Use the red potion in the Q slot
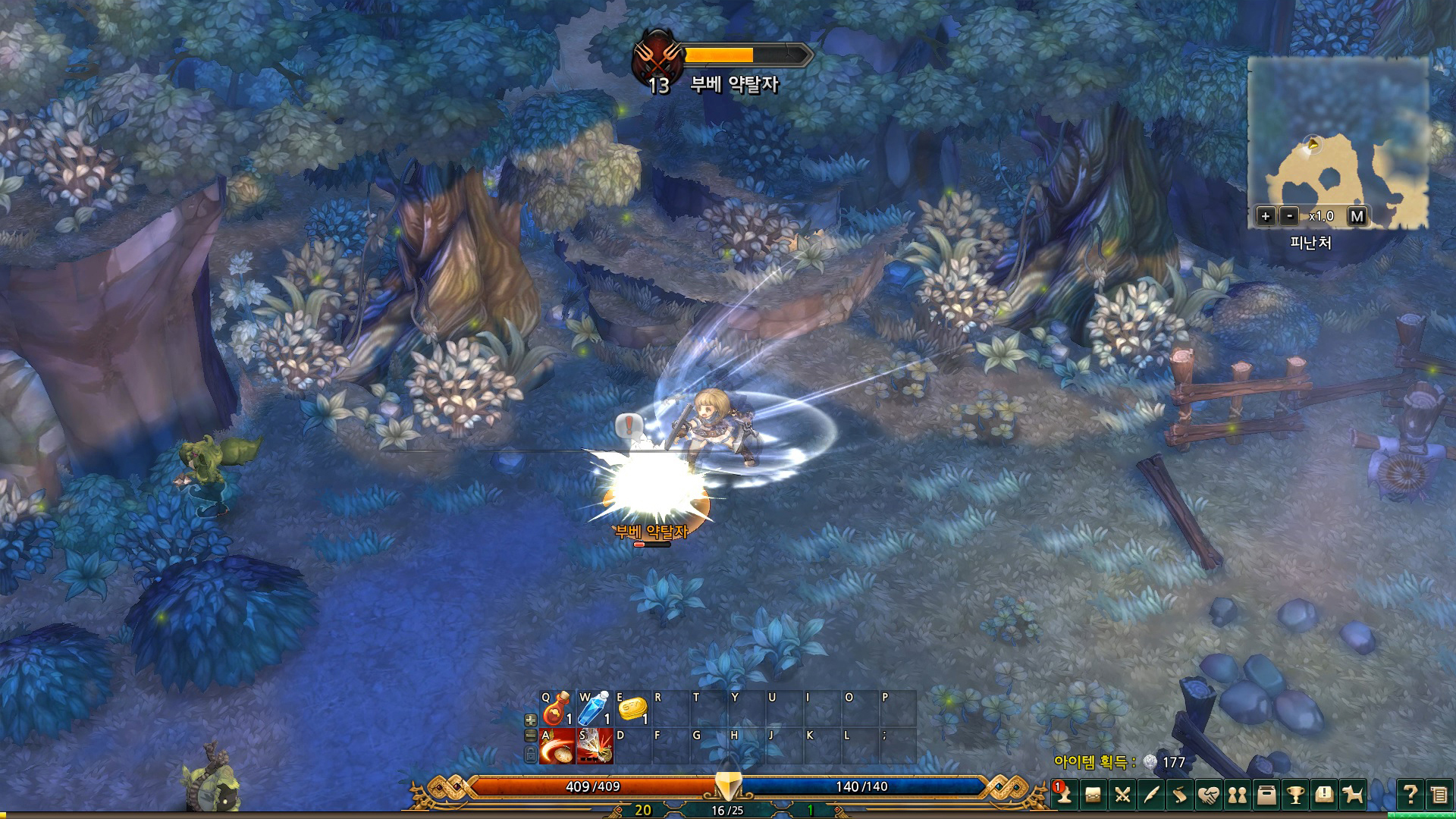Viewport: 1456px width, 819px height. 557,708
